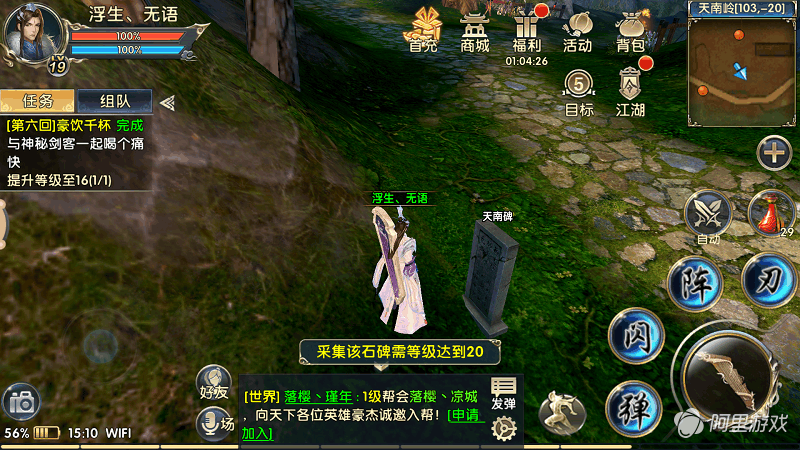800x450 pixels.
Task: Open the player portrait of 浮生、无语
Action: coord(32,32)
